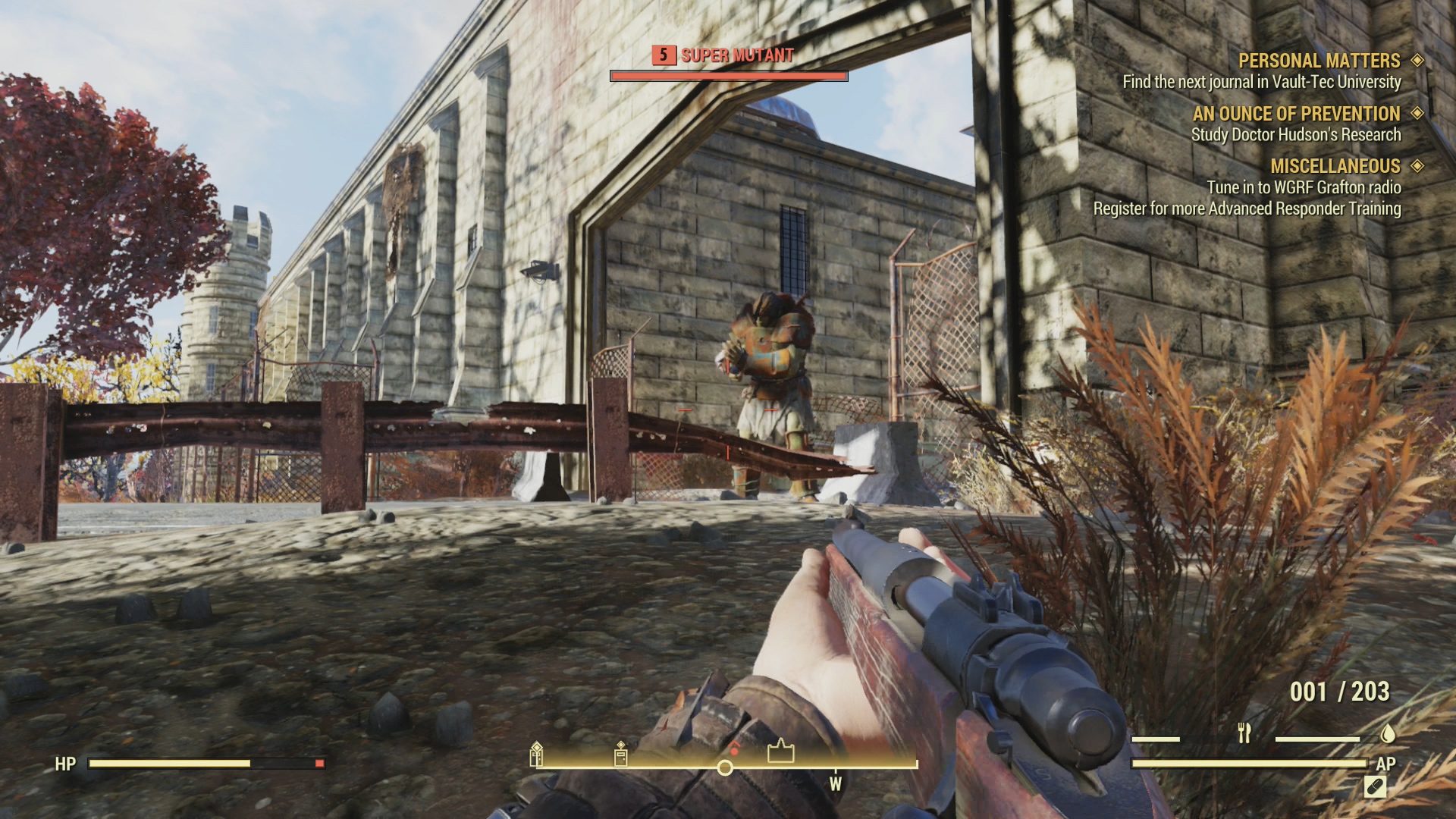Select the pill icon below AP
The height and width of the screenshot is (819, 1456).
1374,786
